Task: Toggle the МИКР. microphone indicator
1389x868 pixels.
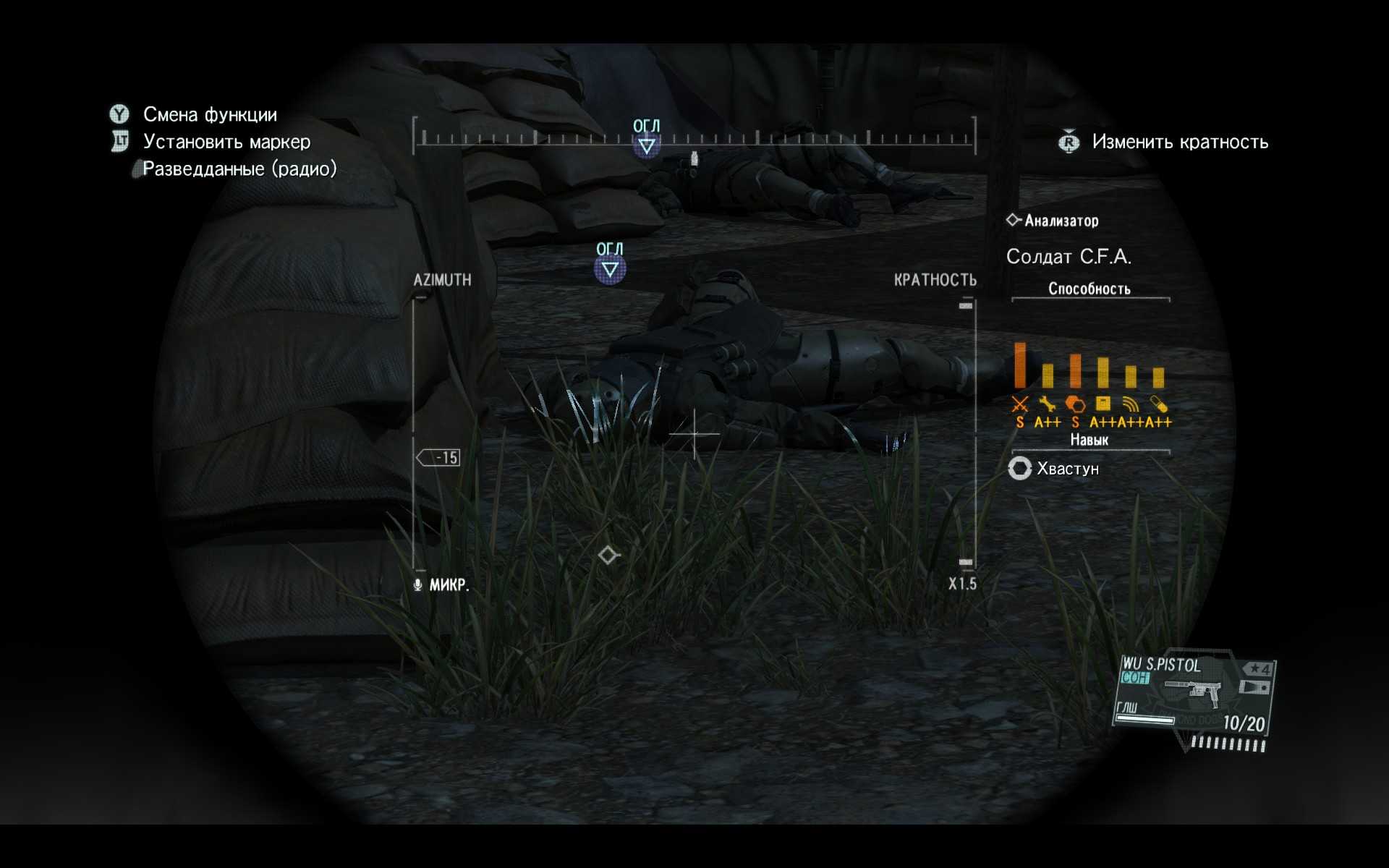Action: (x=441, y=584)
